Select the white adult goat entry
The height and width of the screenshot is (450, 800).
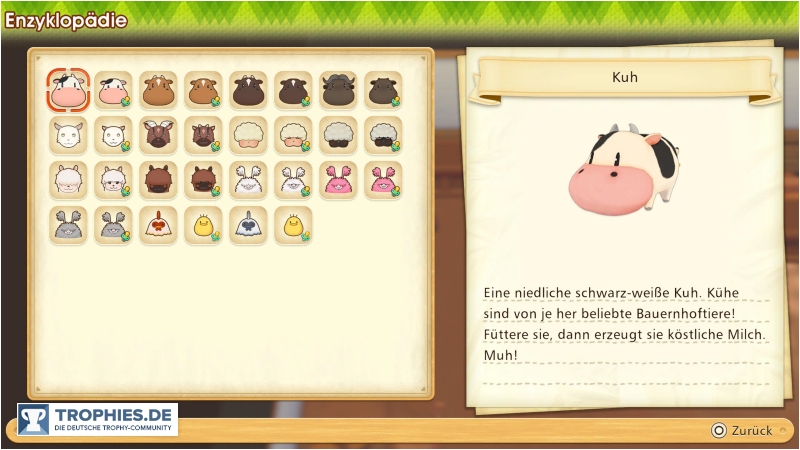tap(68, 136)
